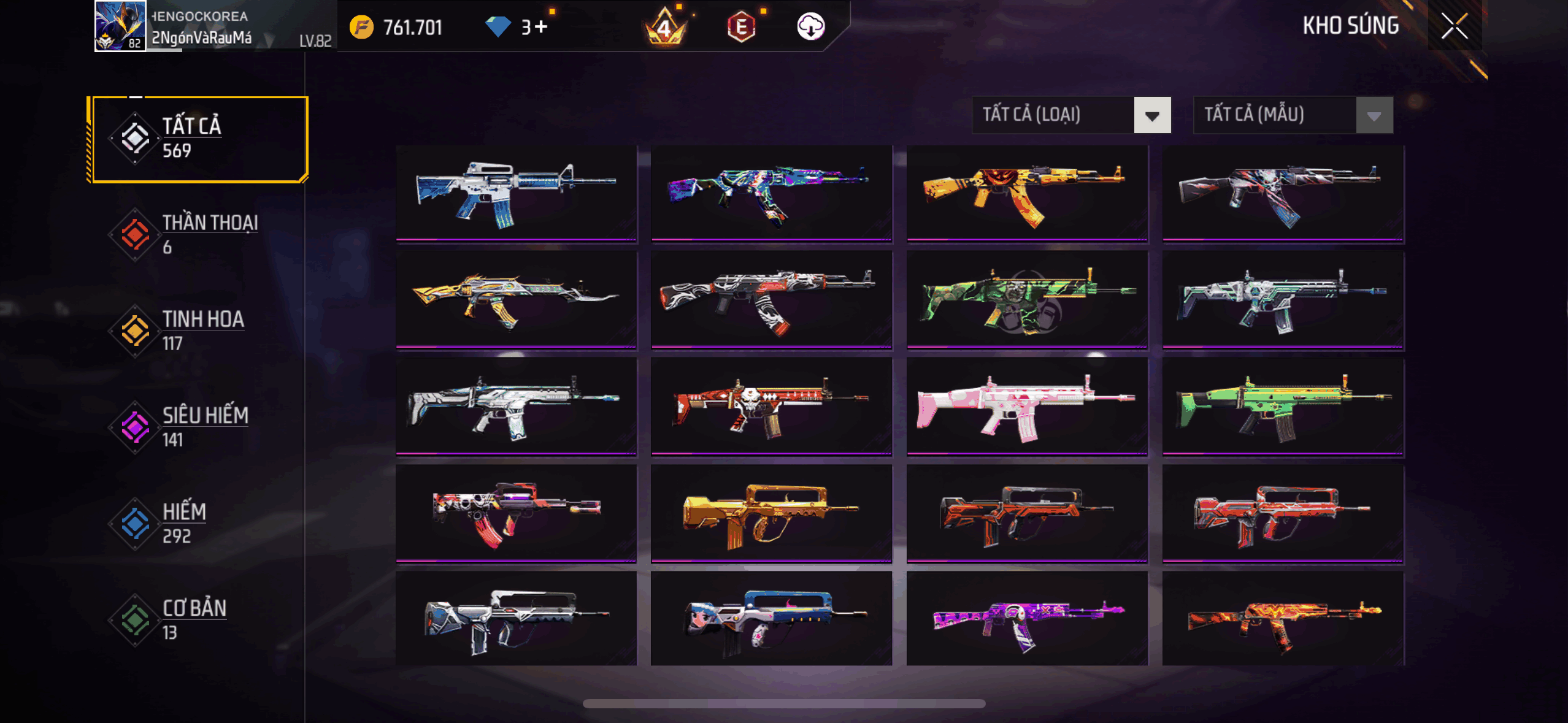Pick the bright green SCAR skin
This screenshot has height=723, width=1568.
1283,406
